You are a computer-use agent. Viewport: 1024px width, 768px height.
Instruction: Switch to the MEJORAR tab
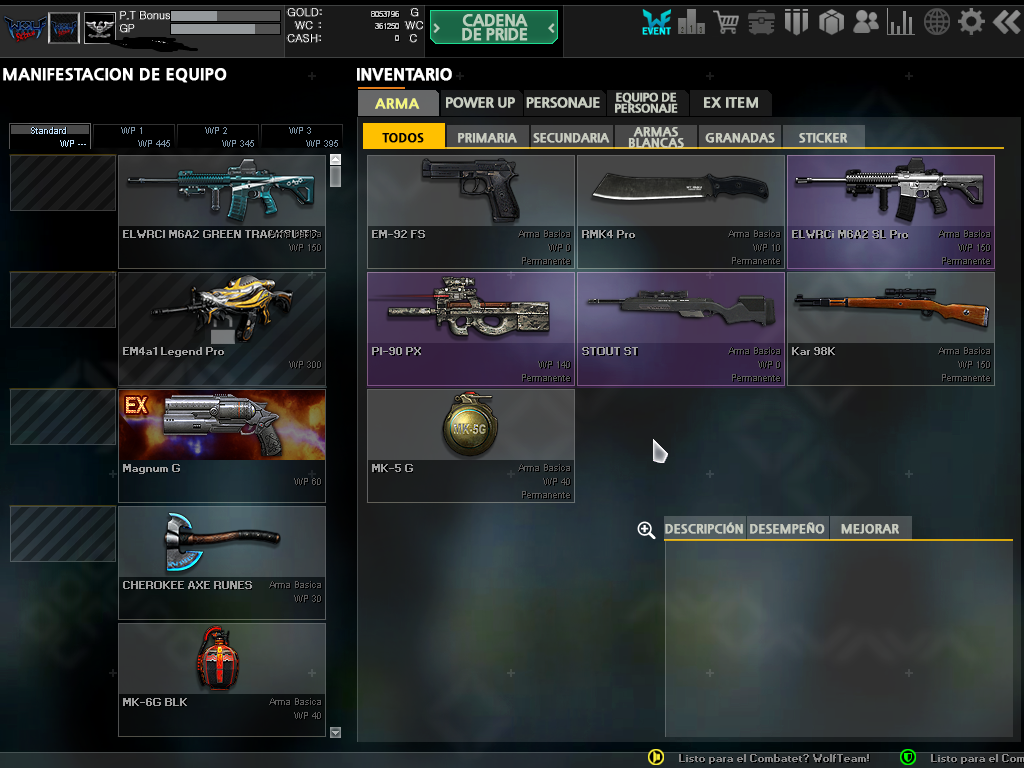(x=870, y=529)
